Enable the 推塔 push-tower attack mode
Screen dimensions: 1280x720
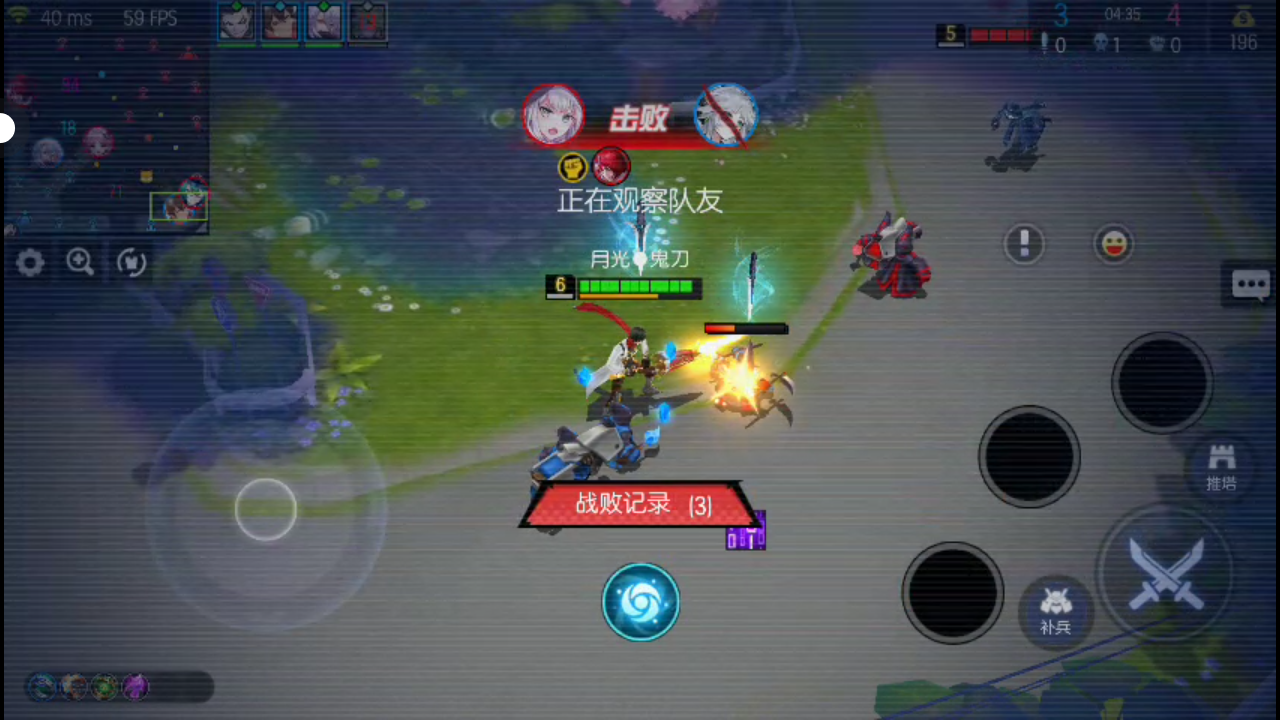1221,467
